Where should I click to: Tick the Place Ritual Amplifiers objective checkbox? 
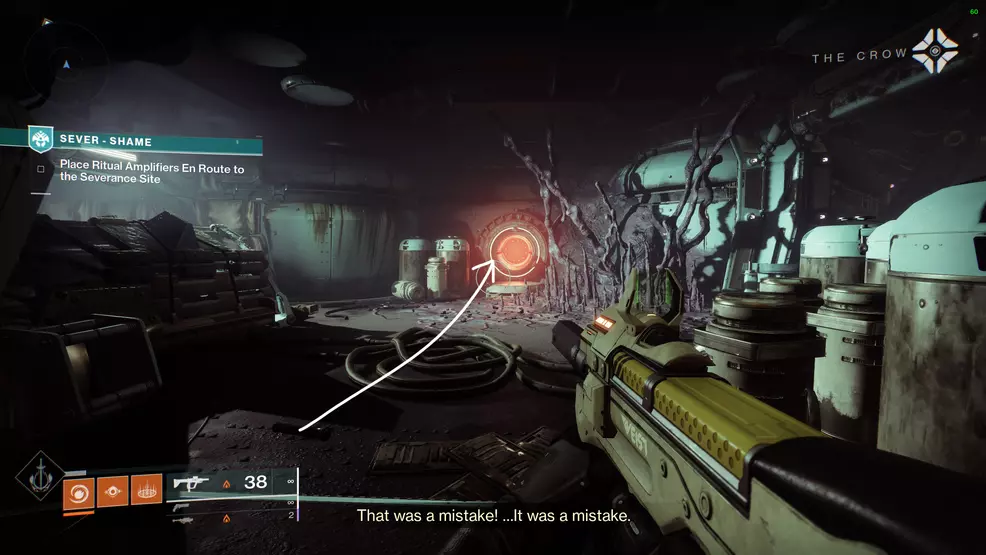[41, 169]
